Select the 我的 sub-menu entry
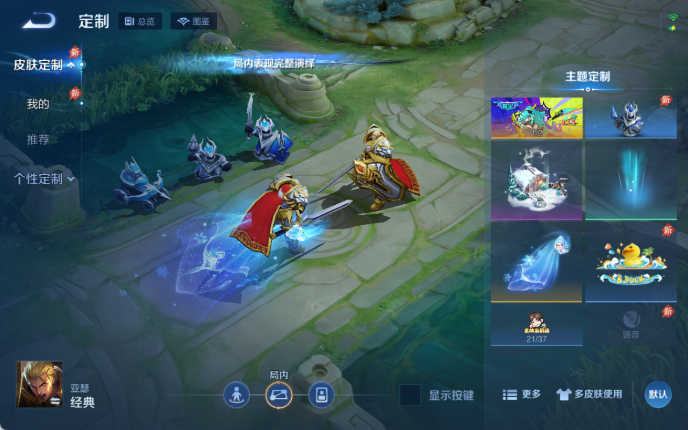The width and height of the screenshot is (688, 430). (38, 104)
